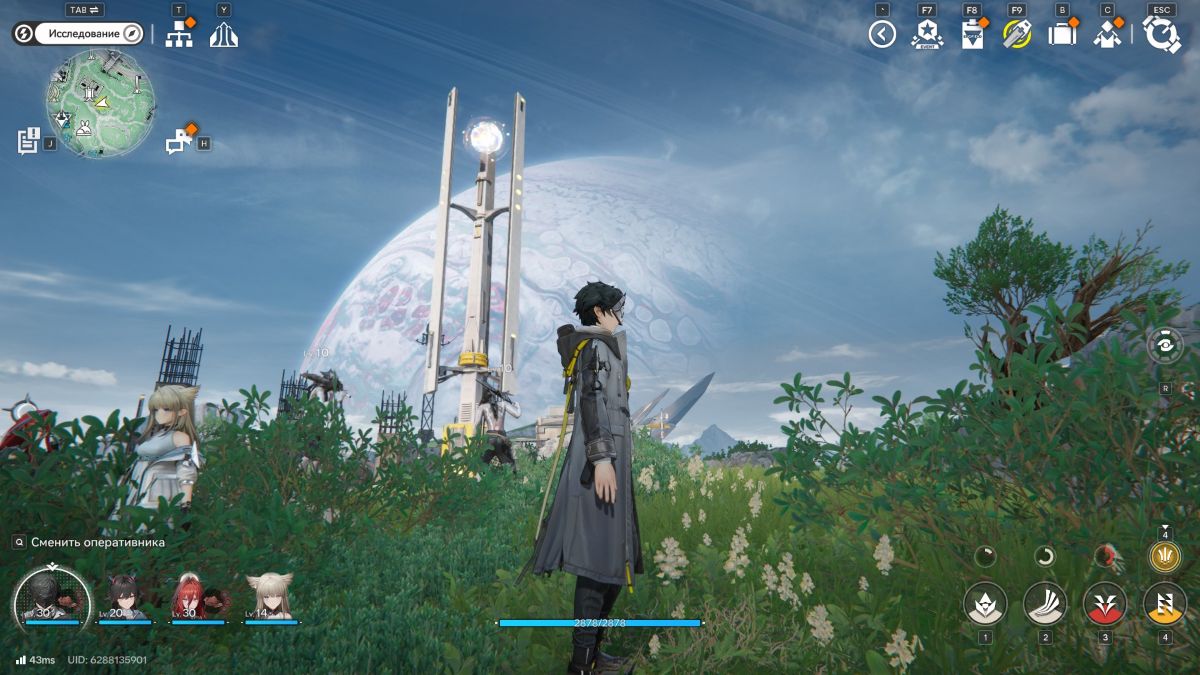Select the active level 30 operator portrait
Screen dimensions: 1200x675
tap(52, 597)
